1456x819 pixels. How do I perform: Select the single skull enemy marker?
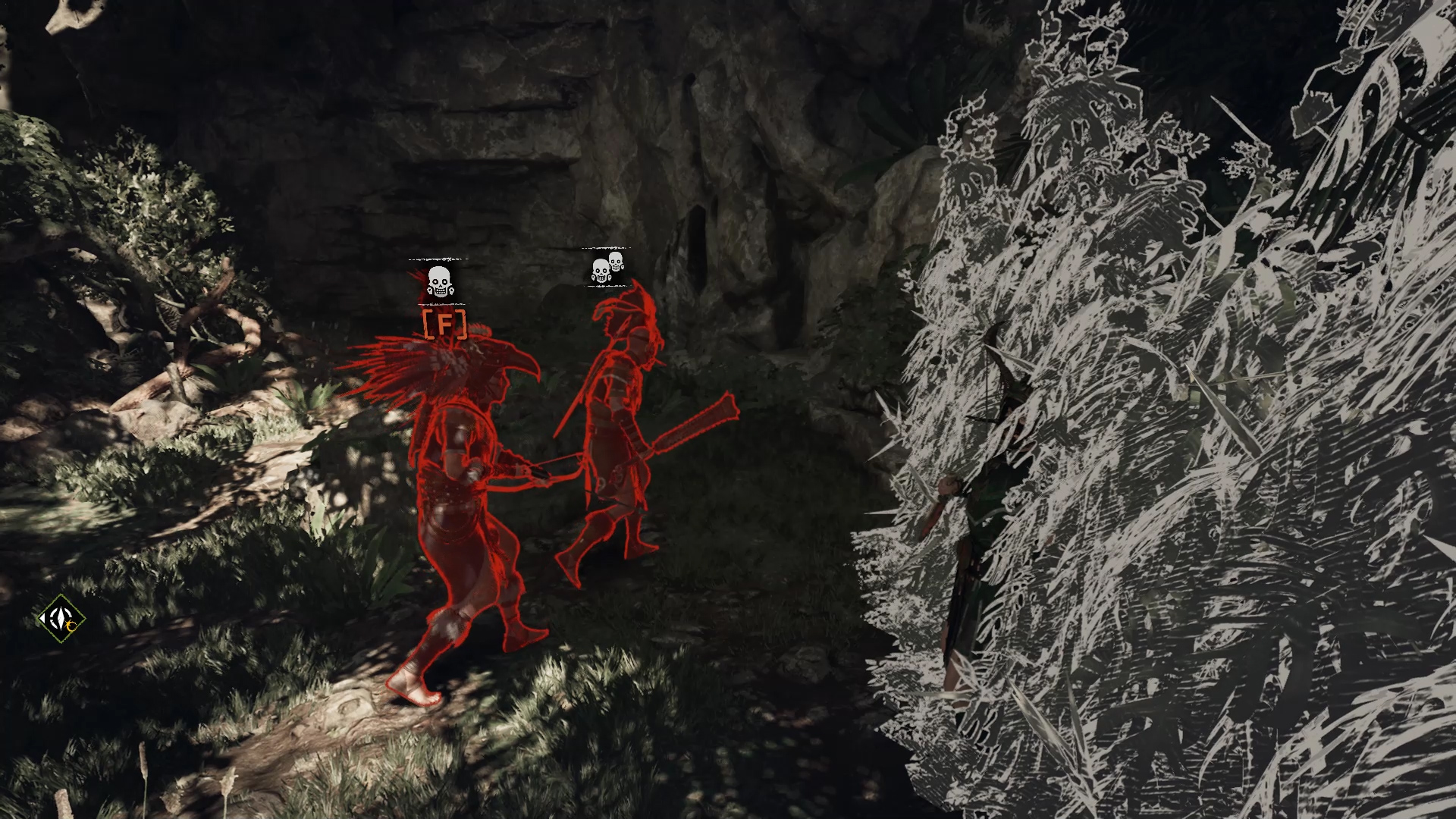click(439, 281)
